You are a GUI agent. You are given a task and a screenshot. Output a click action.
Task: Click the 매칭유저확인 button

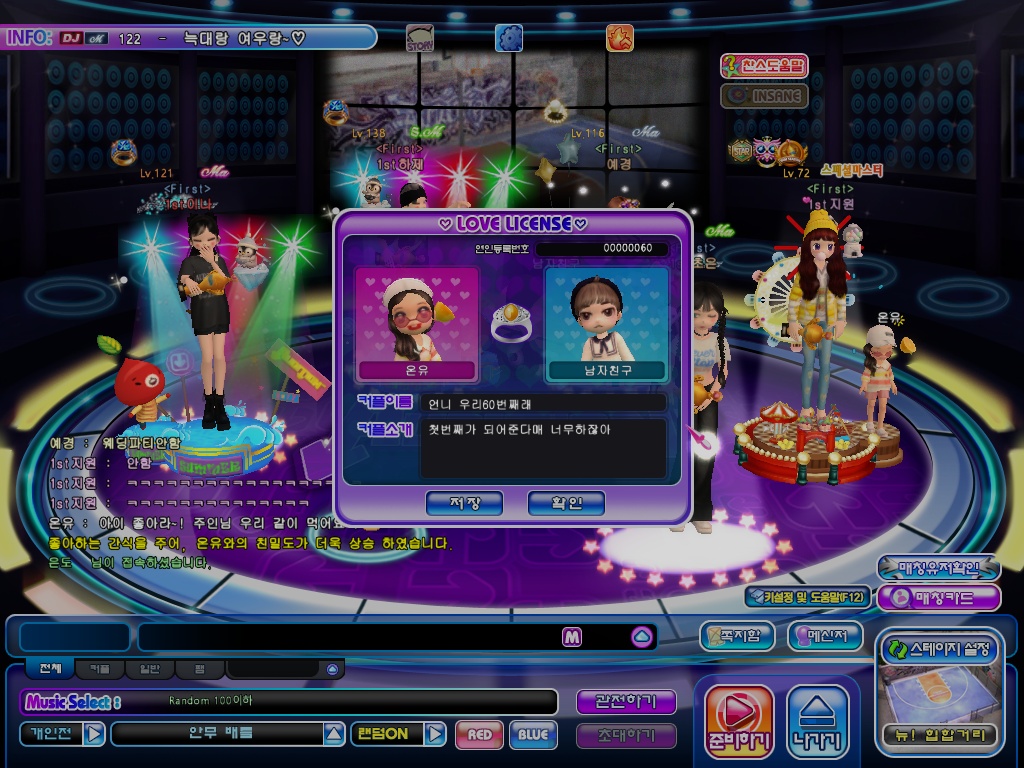939,568
